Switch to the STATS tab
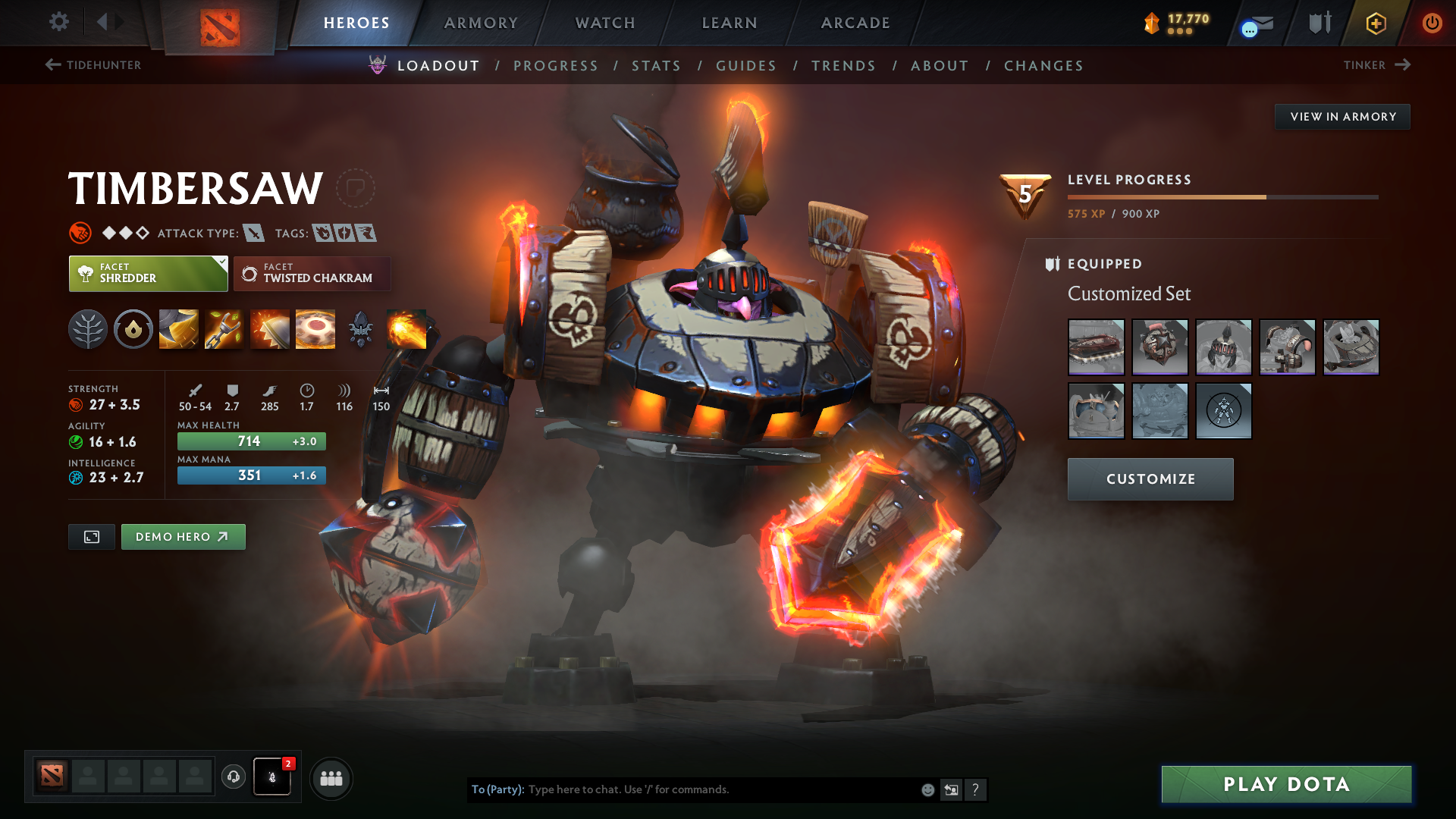 [x=656, y=66]
